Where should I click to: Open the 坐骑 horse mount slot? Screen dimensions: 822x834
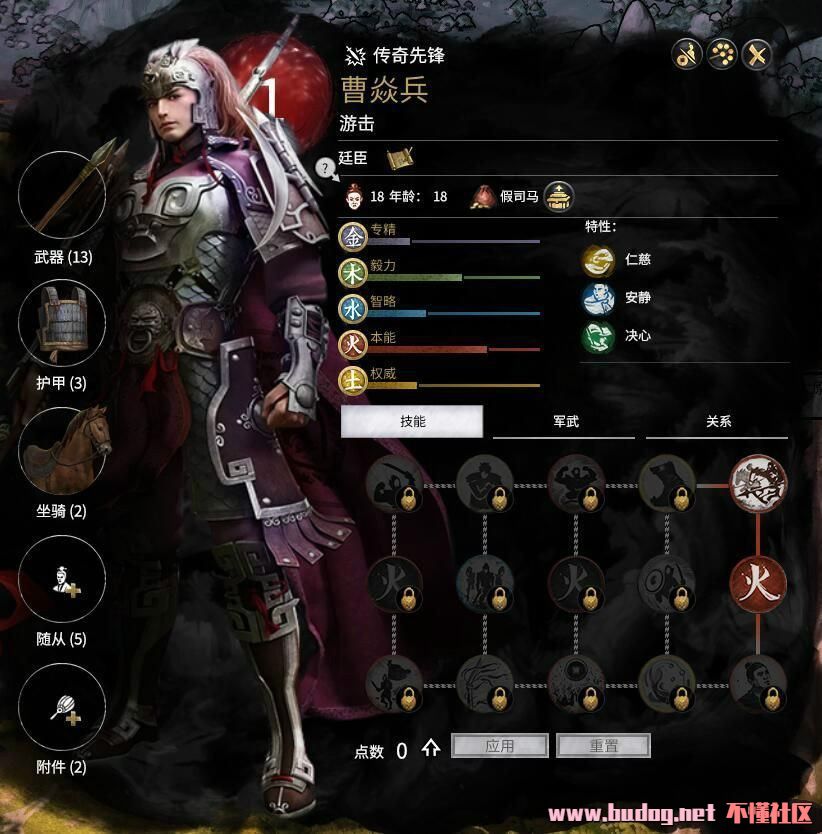(62, 450)
